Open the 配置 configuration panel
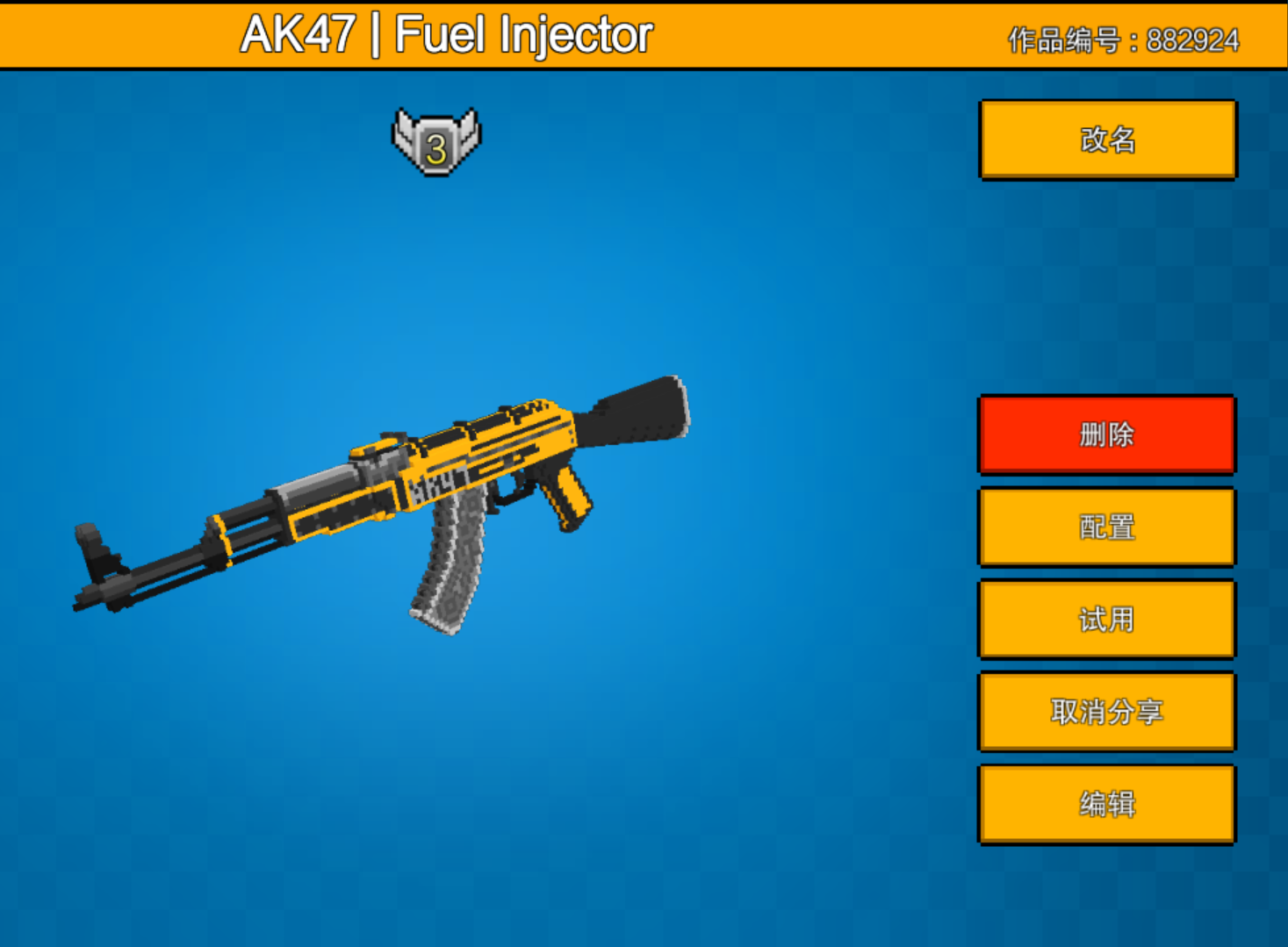The image size is (1288, 947). click(x=1105, y=527)
